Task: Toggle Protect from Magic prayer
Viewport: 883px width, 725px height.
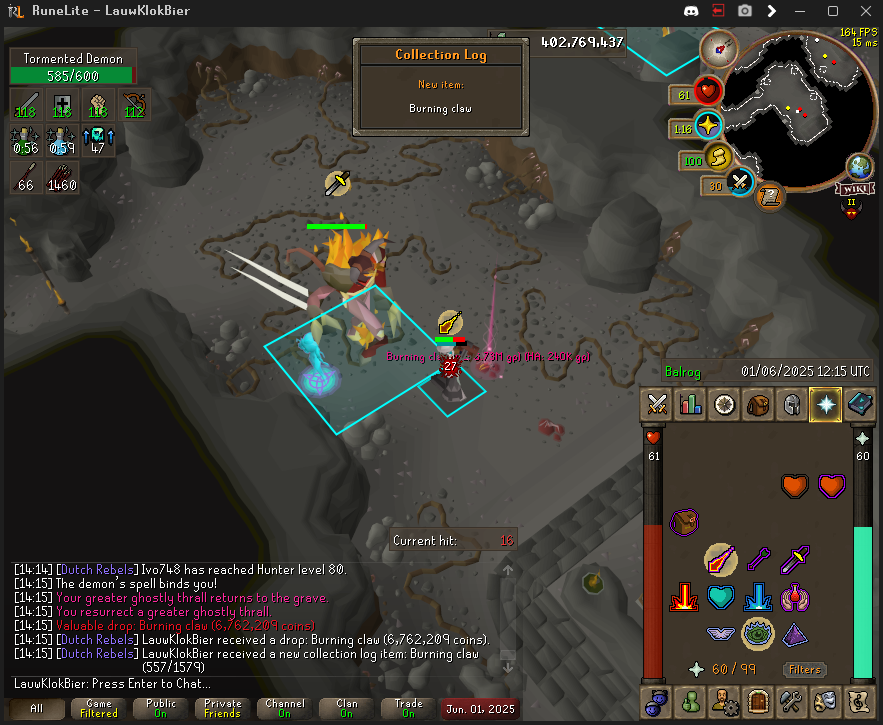Action: point(721,560)
